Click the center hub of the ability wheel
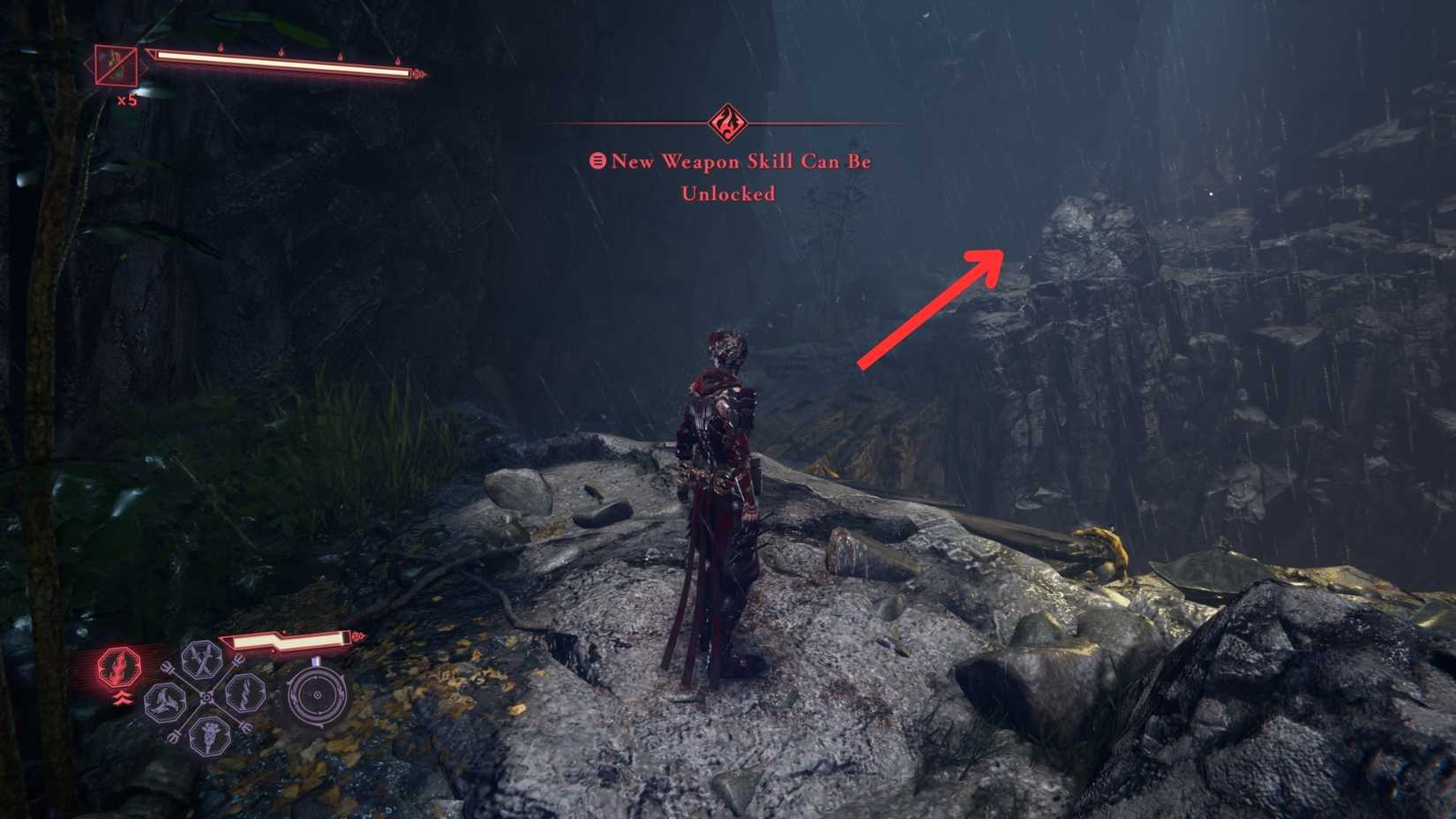The image size is (1456, 819). pos(206,697)
